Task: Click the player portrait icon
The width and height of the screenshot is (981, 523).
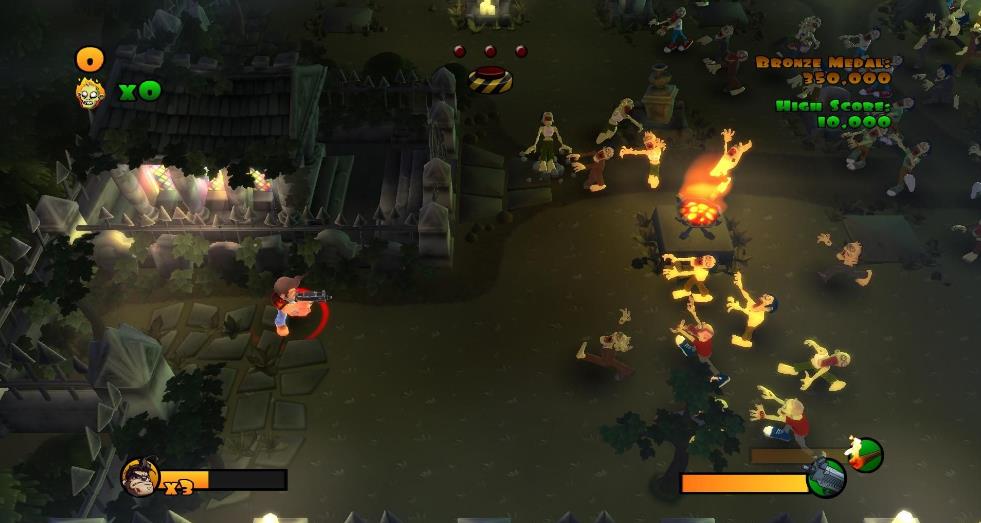Action: [x=138, y=477]
